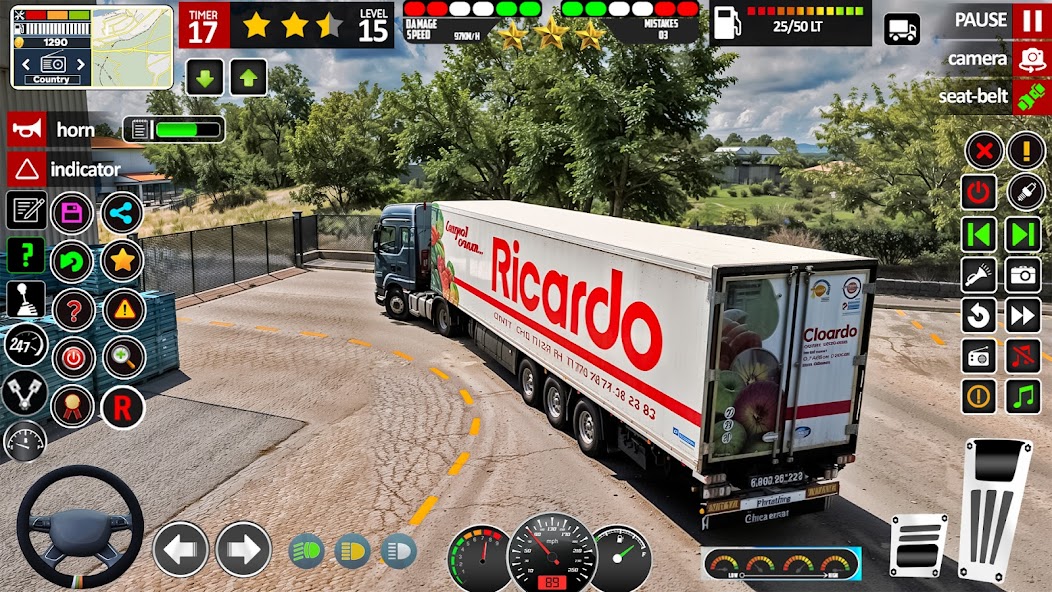Open the gear shifter icon
1052x592 pixels.
(x=26, y=299)
